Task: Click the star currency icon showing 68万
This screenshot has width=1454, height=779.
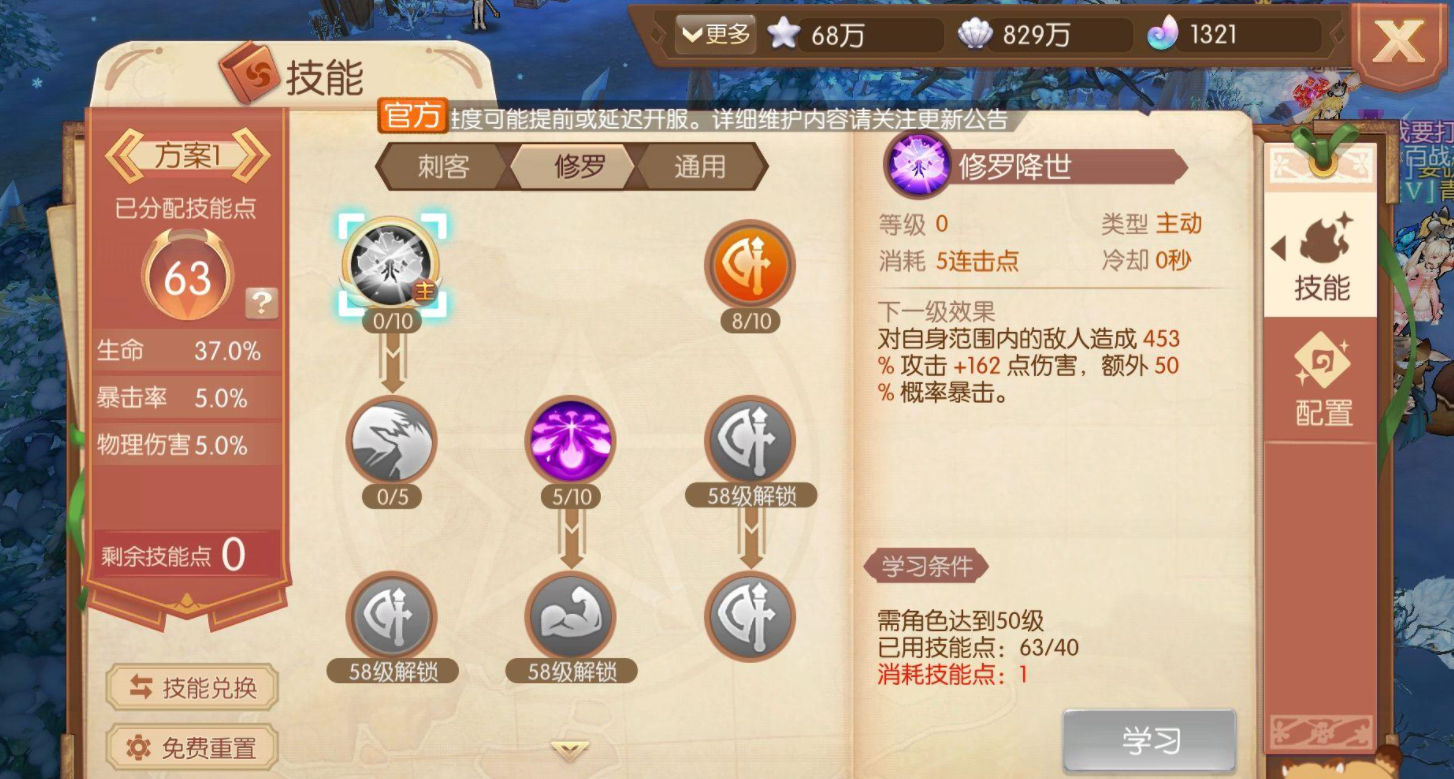Action: tap(785, 33)
